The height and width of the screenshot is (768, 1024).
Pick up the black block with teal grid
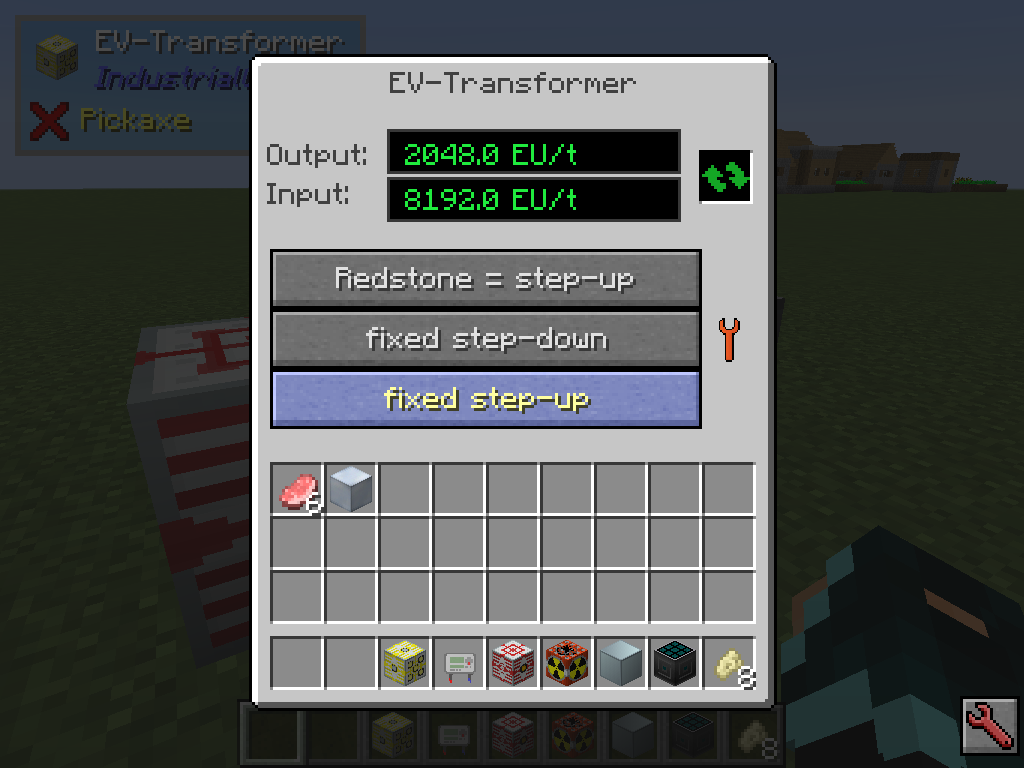click(676, 663)
